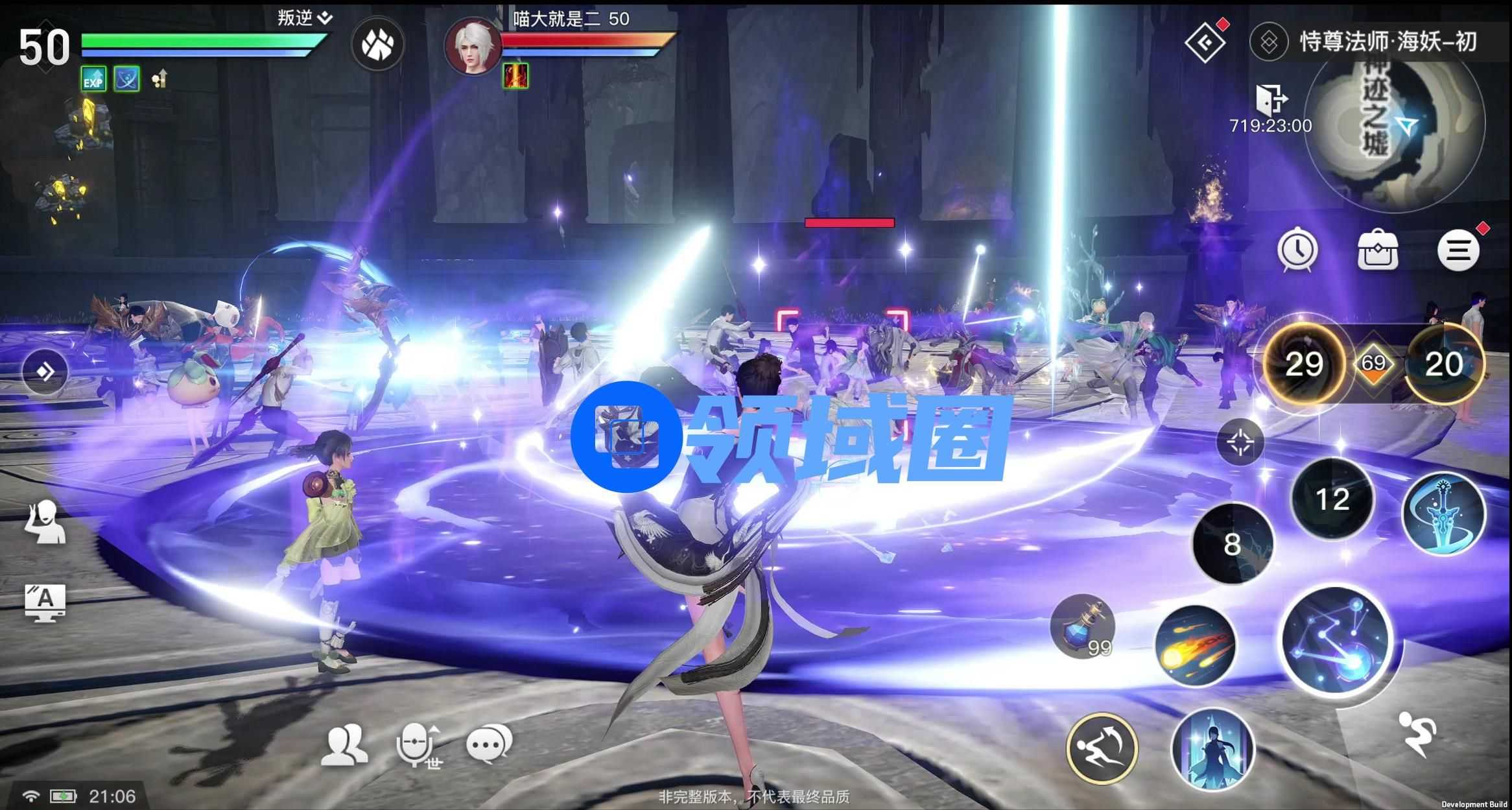
Task: Toggle the crosshair target lock button
Action: (x=1240, y=442)
